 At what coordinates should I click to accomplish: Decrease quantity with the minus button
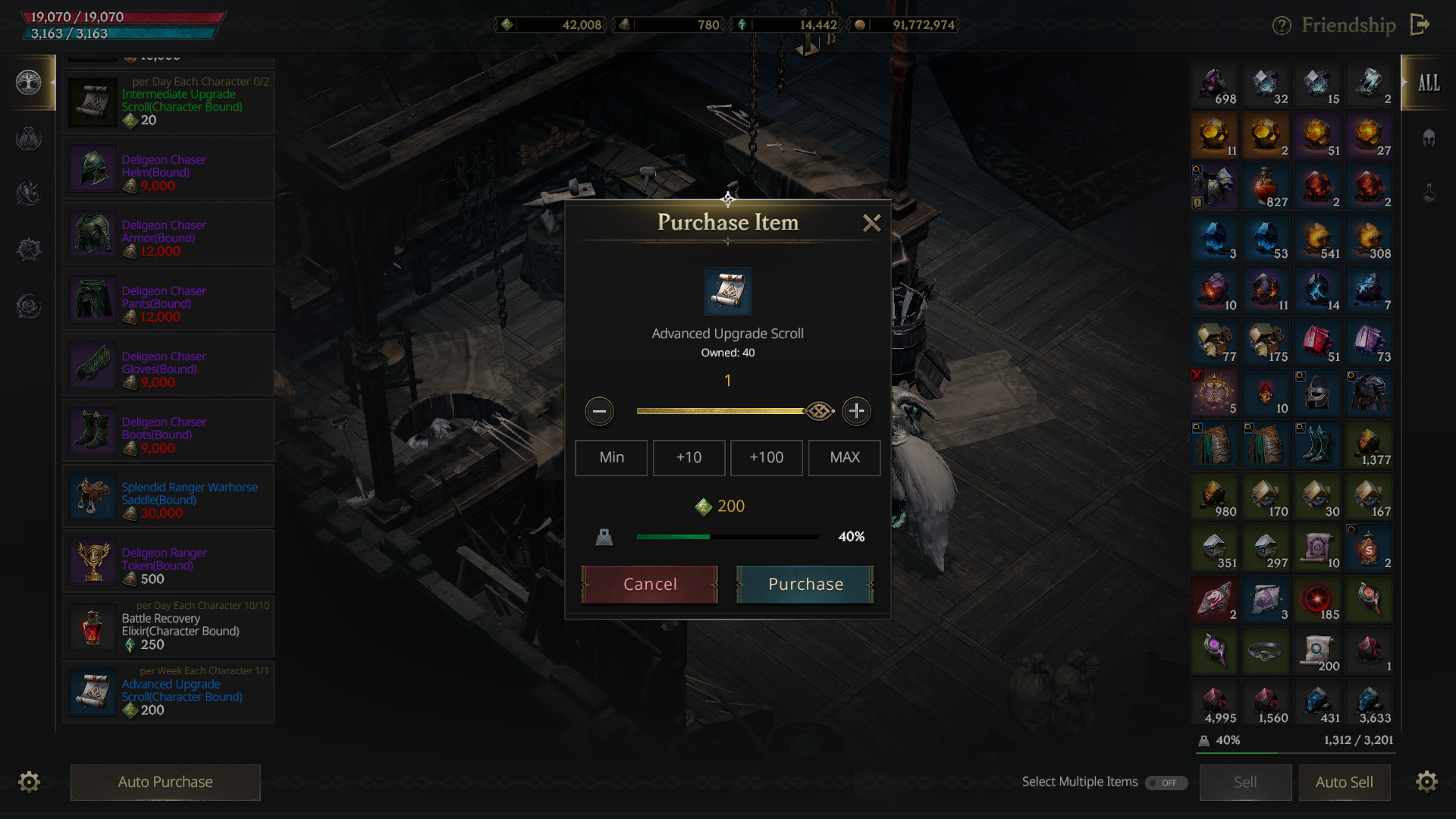(x=599, y=411)
